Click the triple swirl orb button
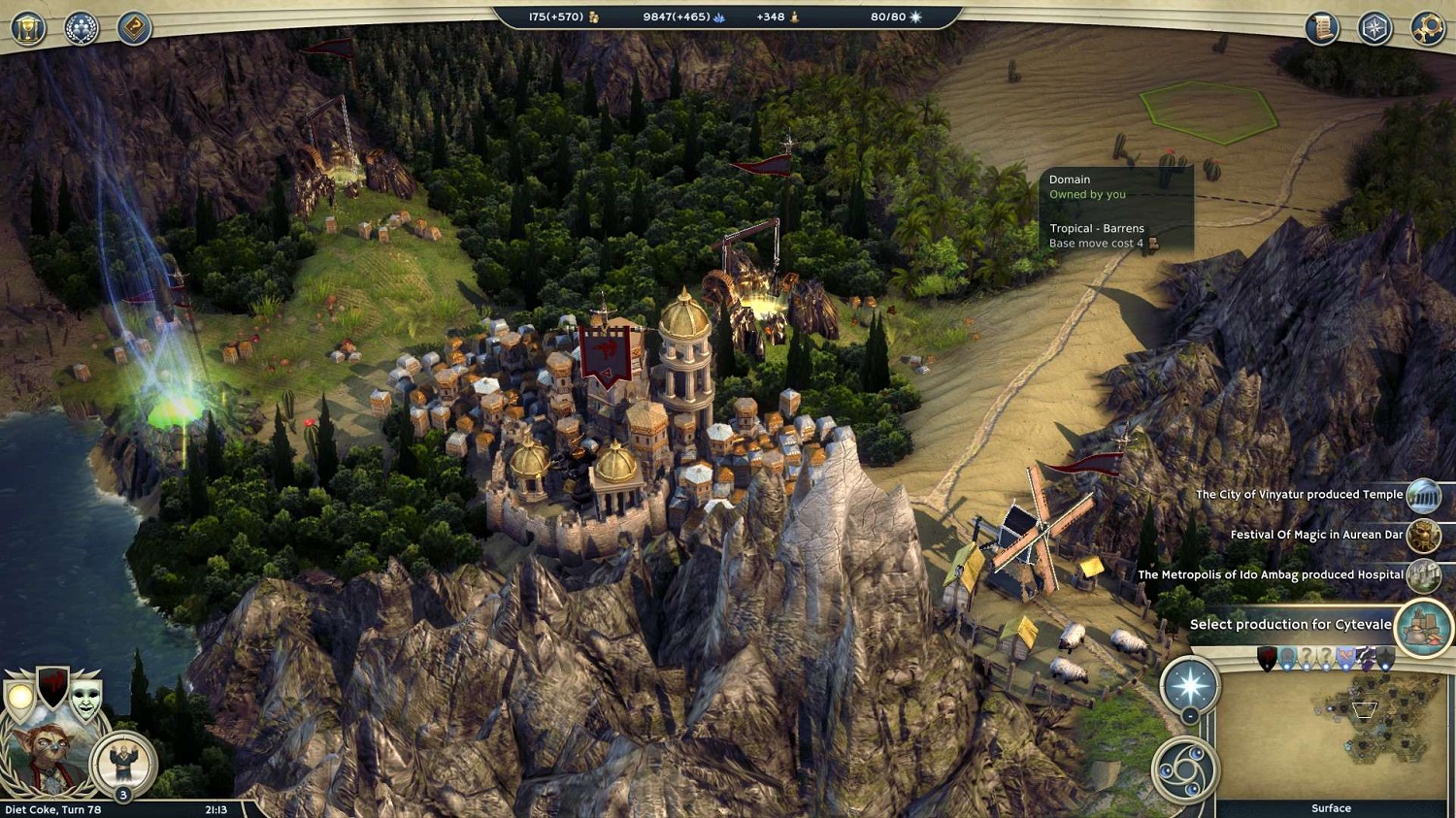The image size is (1456, 818). (x=1185, y=770)
